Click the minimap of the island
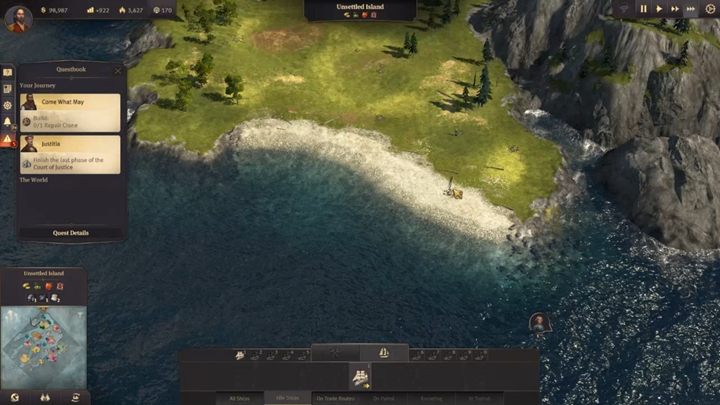 point(42,345)
